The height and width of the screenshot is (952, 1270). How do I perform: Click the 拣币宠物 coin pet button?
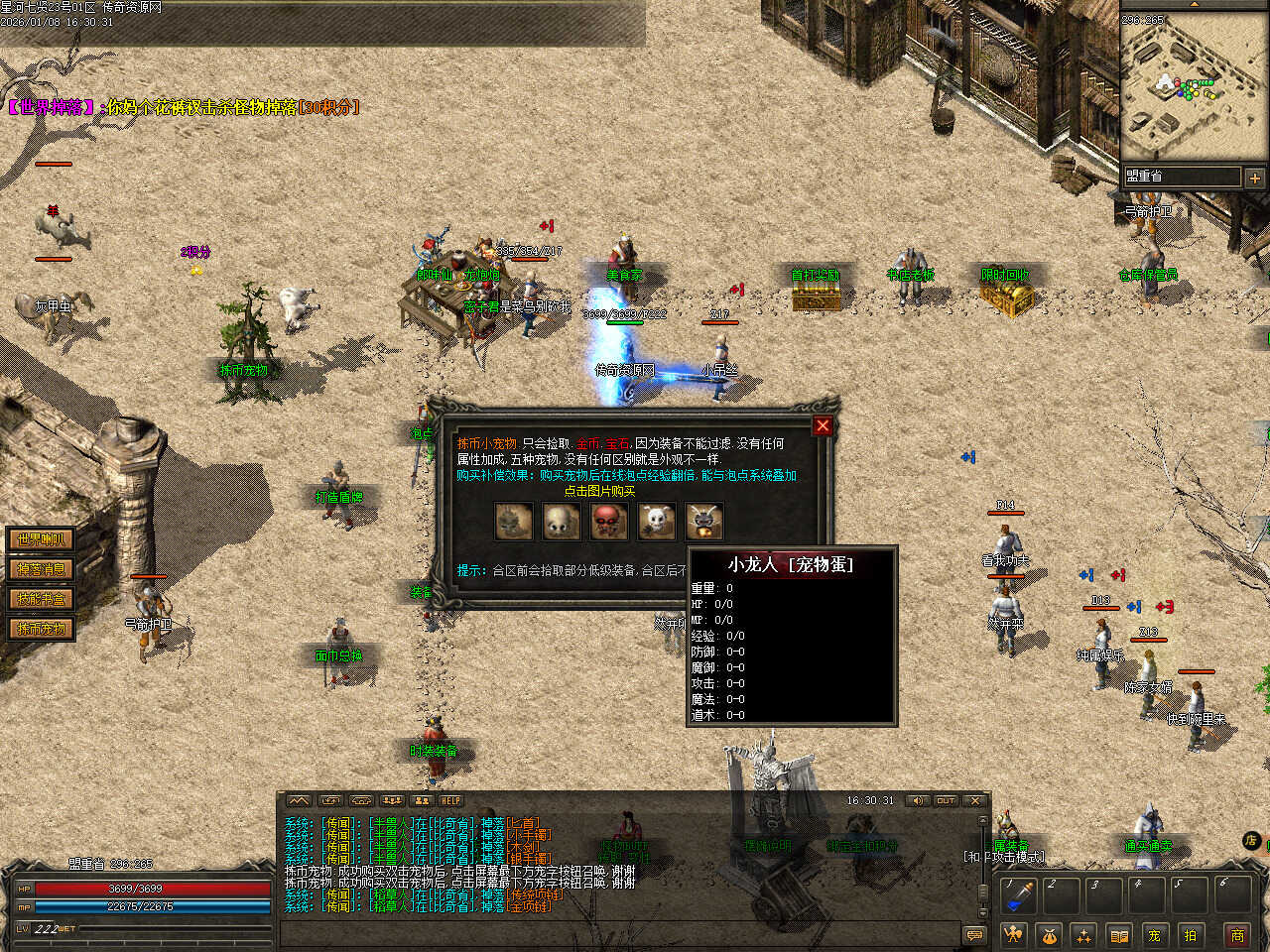(41, 629)
